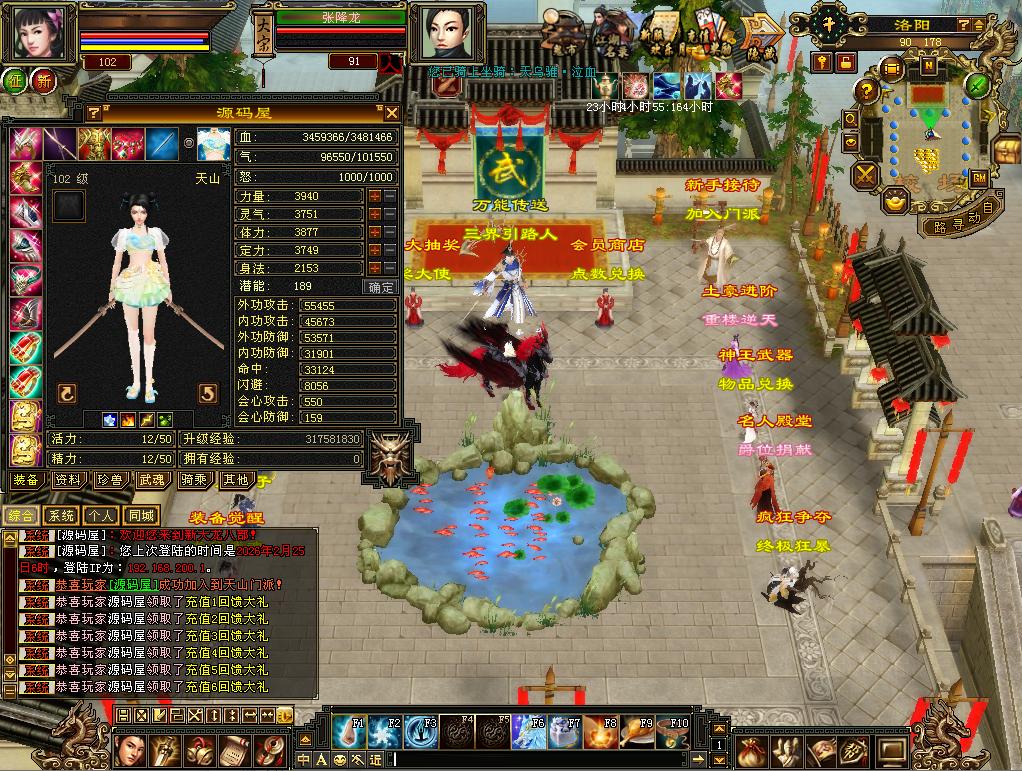Image resolution: width=1022 pixels, height=771 pixels.
Task: Show the 骑乘 mount tab
Action: [x=194, y=480]
